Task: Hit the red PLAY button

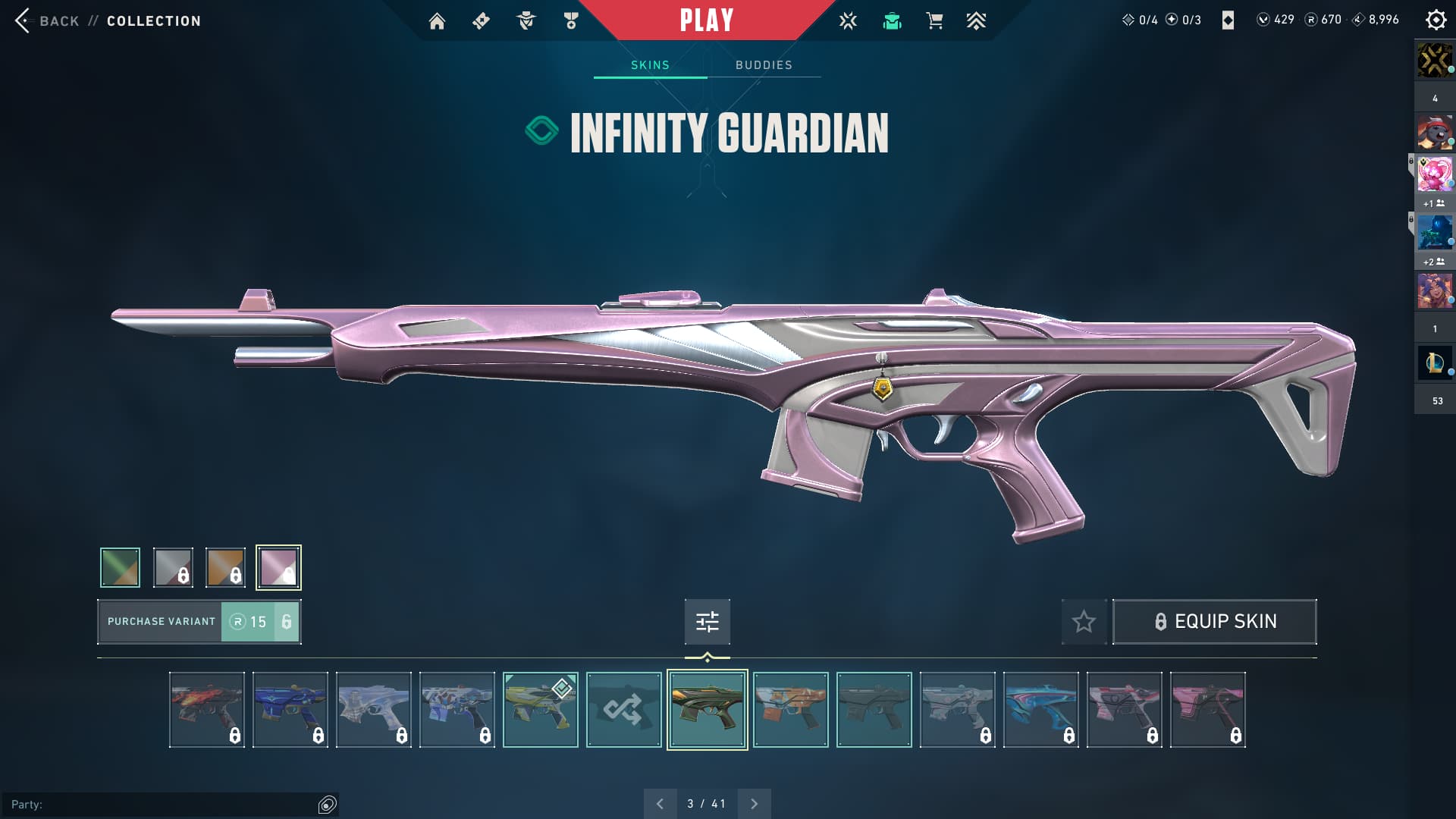Action: click(706, 20)
